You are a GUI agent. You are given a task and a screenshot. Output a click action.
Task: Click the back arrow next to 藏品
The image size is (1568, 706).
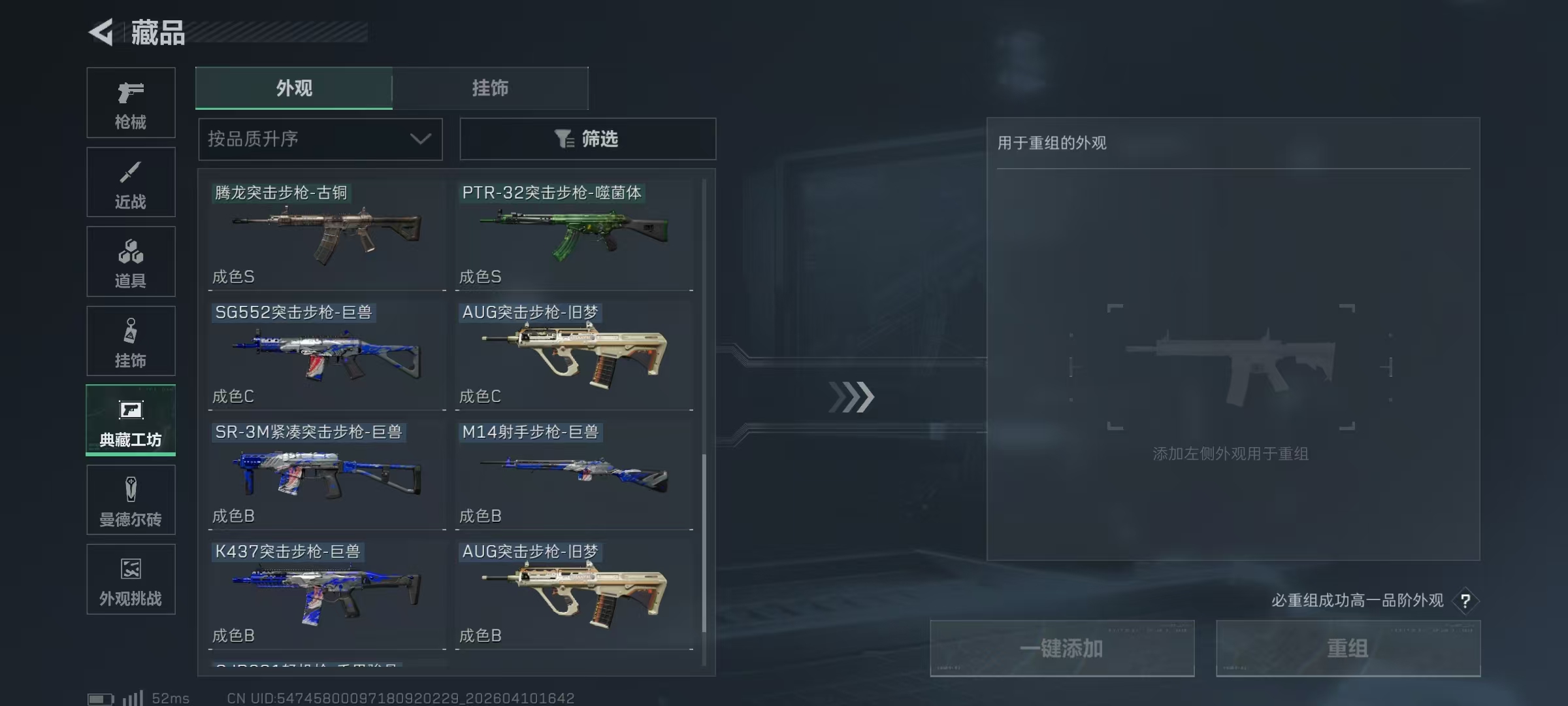101,33
